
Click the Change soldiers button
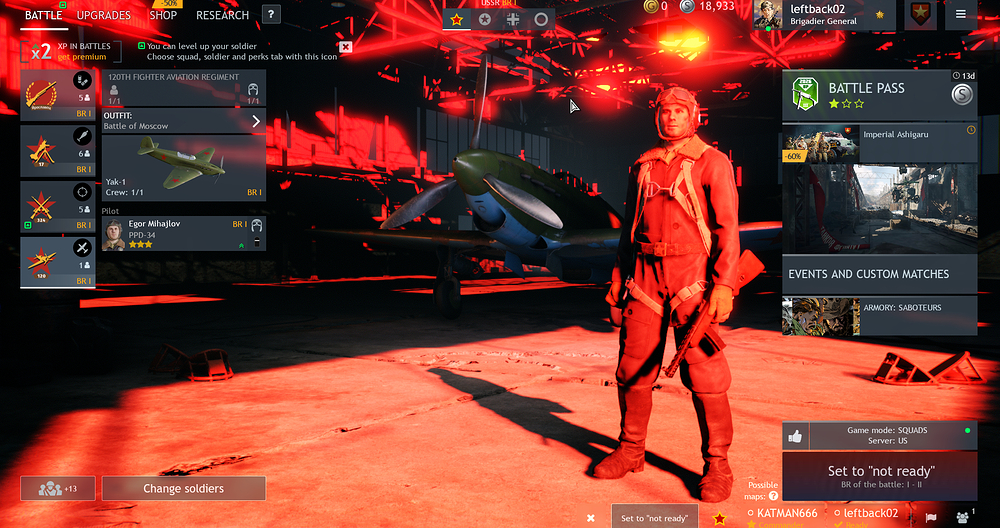coord(183,488)
